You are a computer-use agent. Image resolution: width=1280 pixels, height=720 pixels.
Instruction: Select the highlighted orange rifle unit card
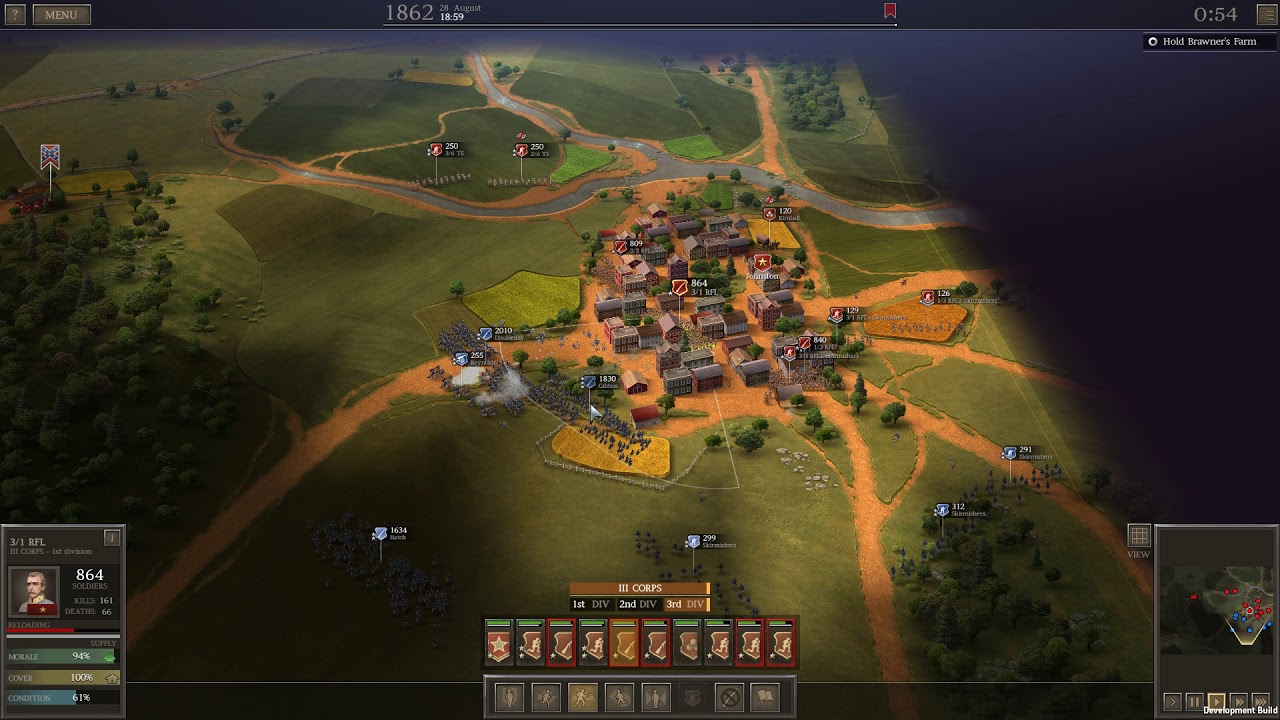(x=624, y=644)
